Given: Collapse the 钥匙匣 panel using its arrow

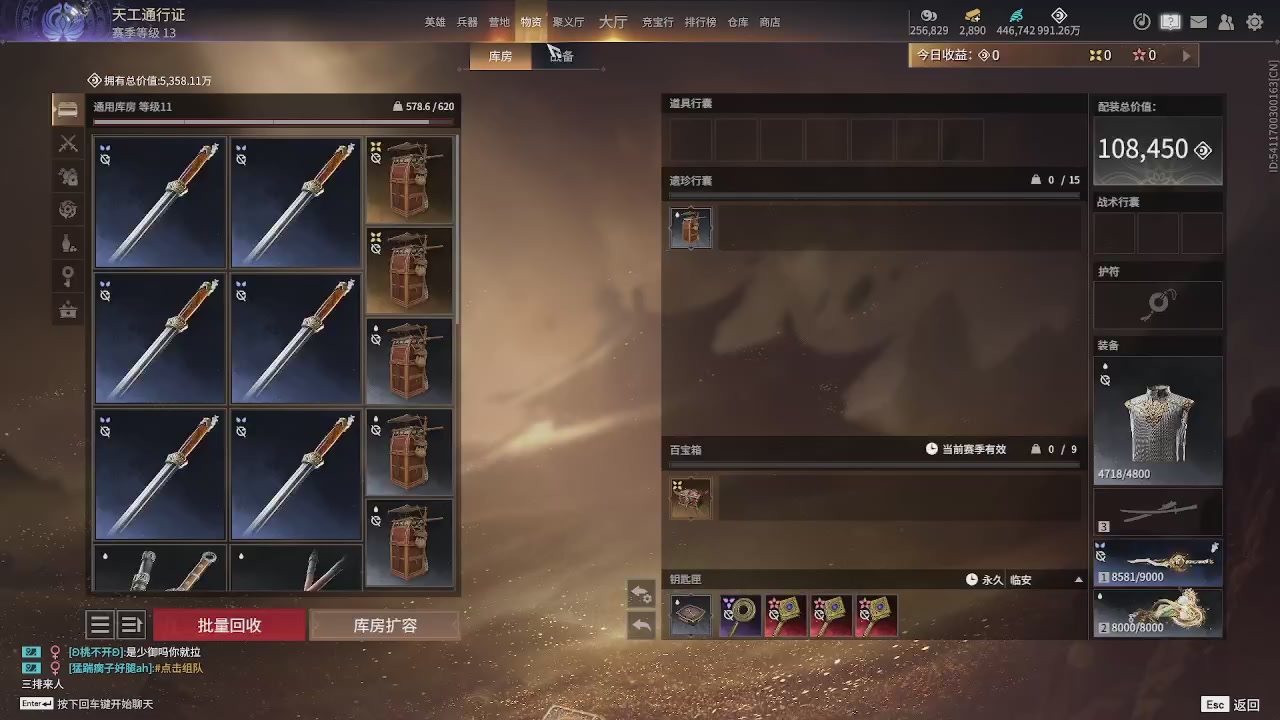Looking at the screenshot, I should (1078, 579).
